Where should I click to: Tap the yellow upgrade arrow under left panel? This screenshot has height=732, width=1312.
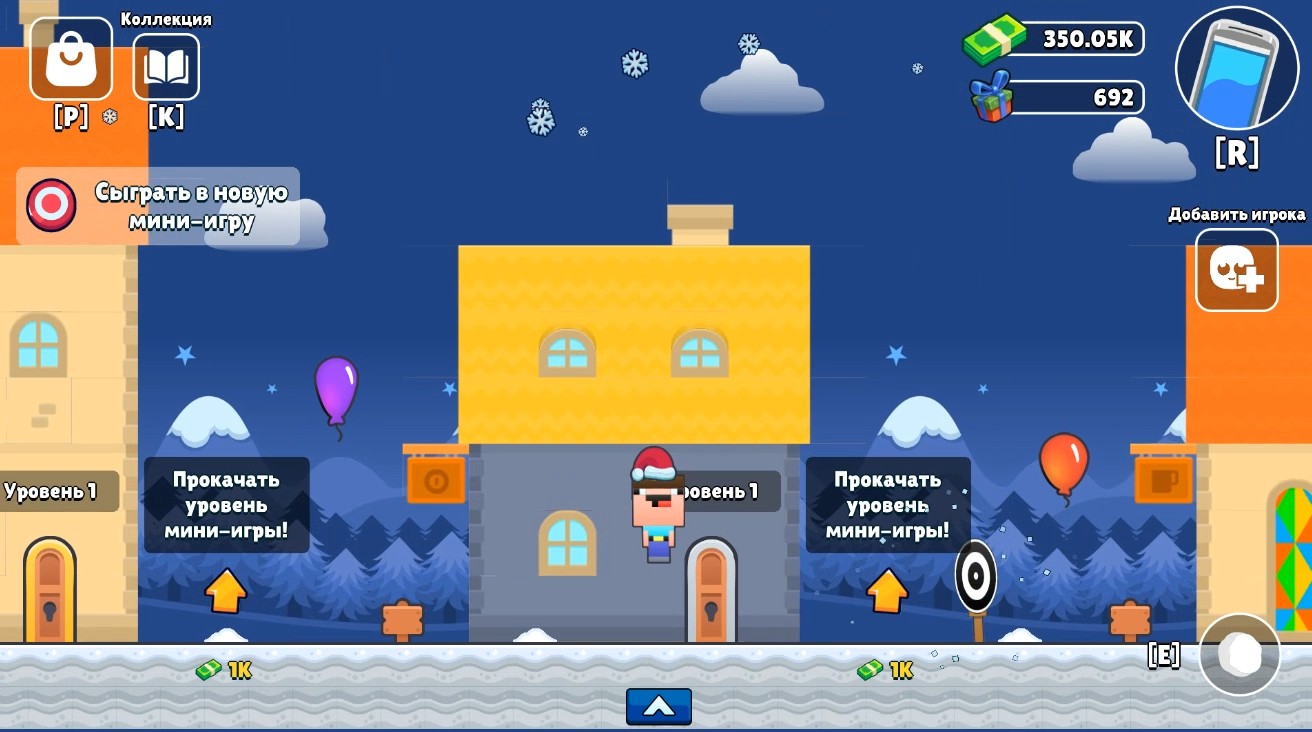(x=225, y=592)
